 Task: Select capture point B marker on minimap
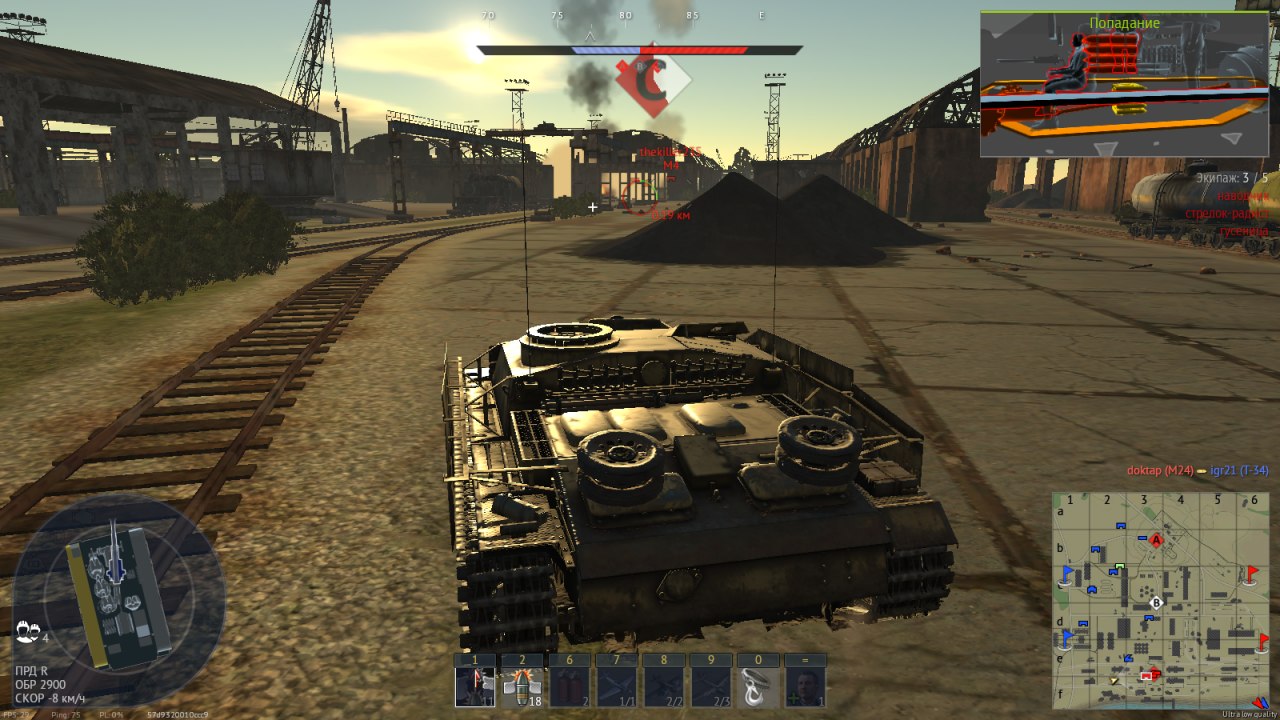1157,603
